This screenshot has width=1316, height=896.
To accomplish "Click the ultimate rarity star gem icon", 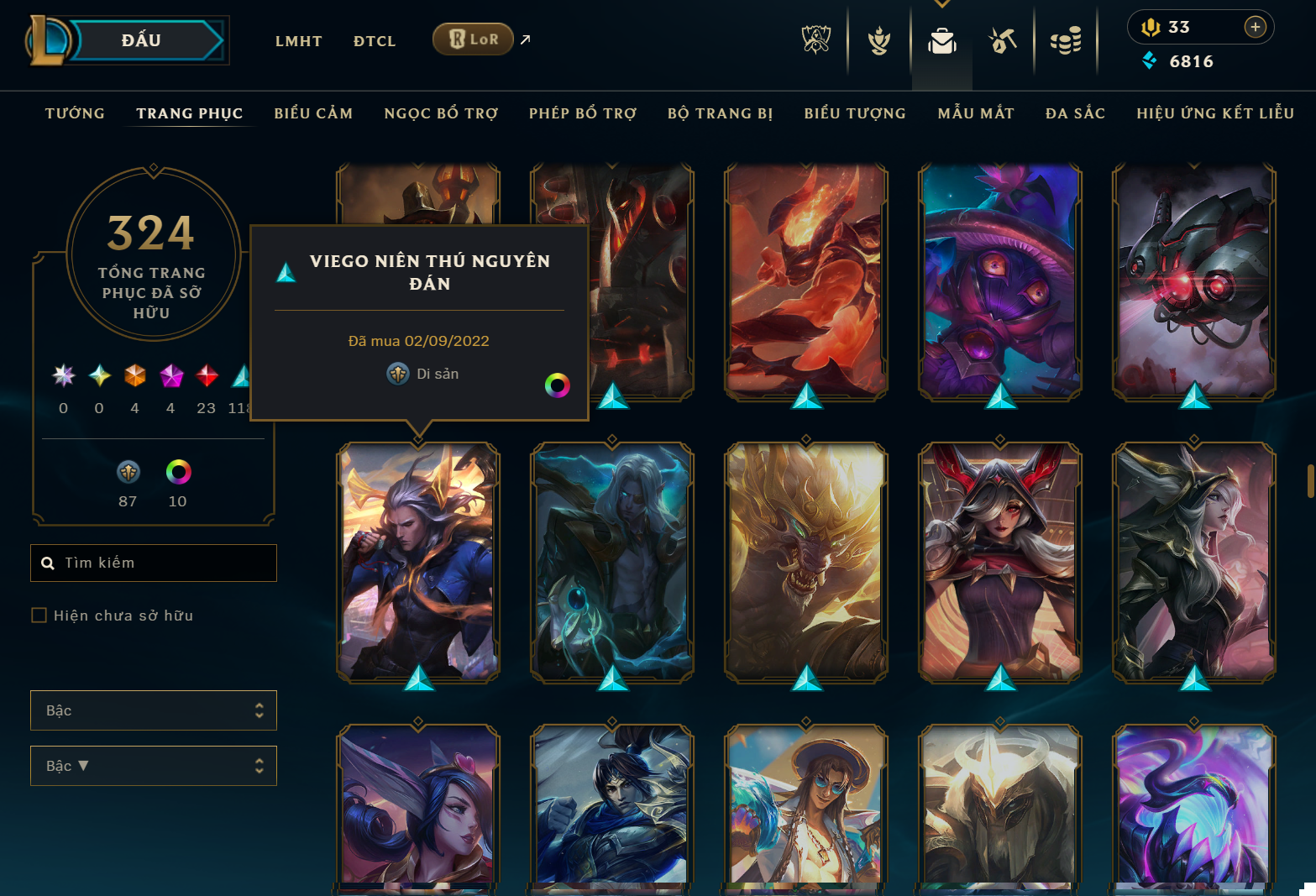I will click(x=63, y=375).
